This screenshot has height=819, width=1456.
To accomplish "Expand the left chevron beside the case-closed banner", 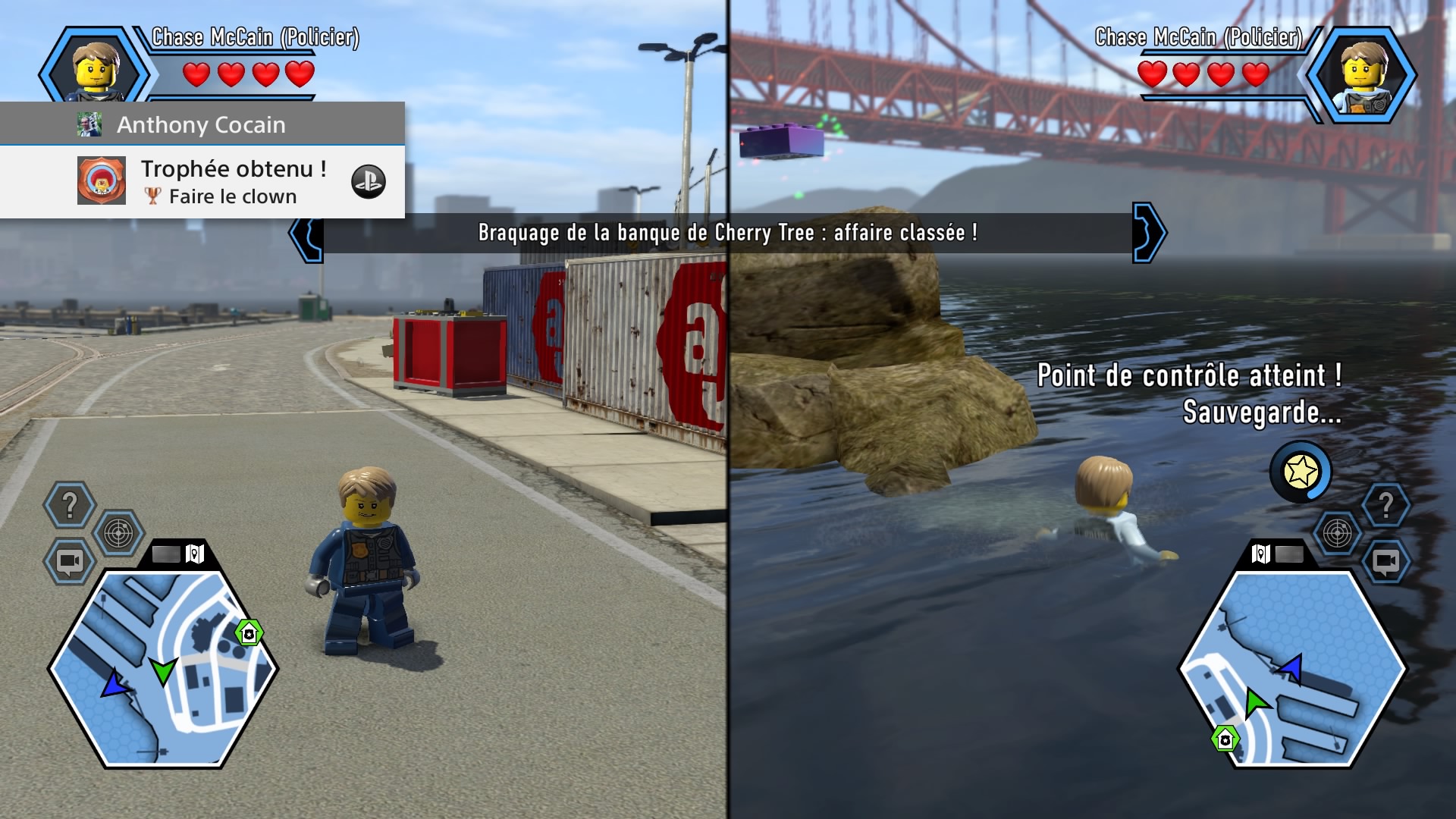I will pos(305,238).
